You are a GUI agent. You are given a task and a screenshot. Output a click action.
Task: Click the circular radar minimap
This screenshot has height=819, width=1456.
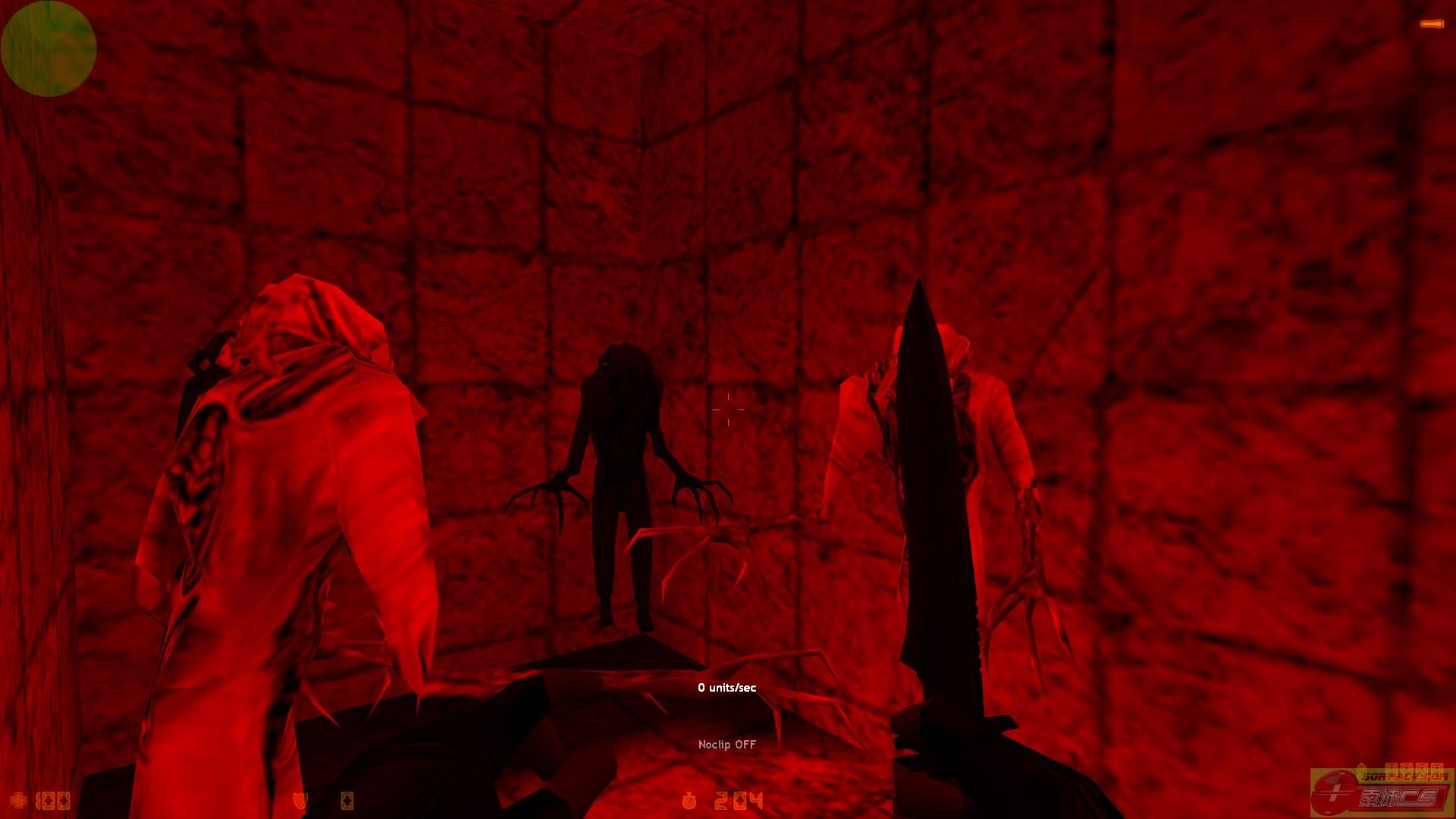[x=49, y=49]
